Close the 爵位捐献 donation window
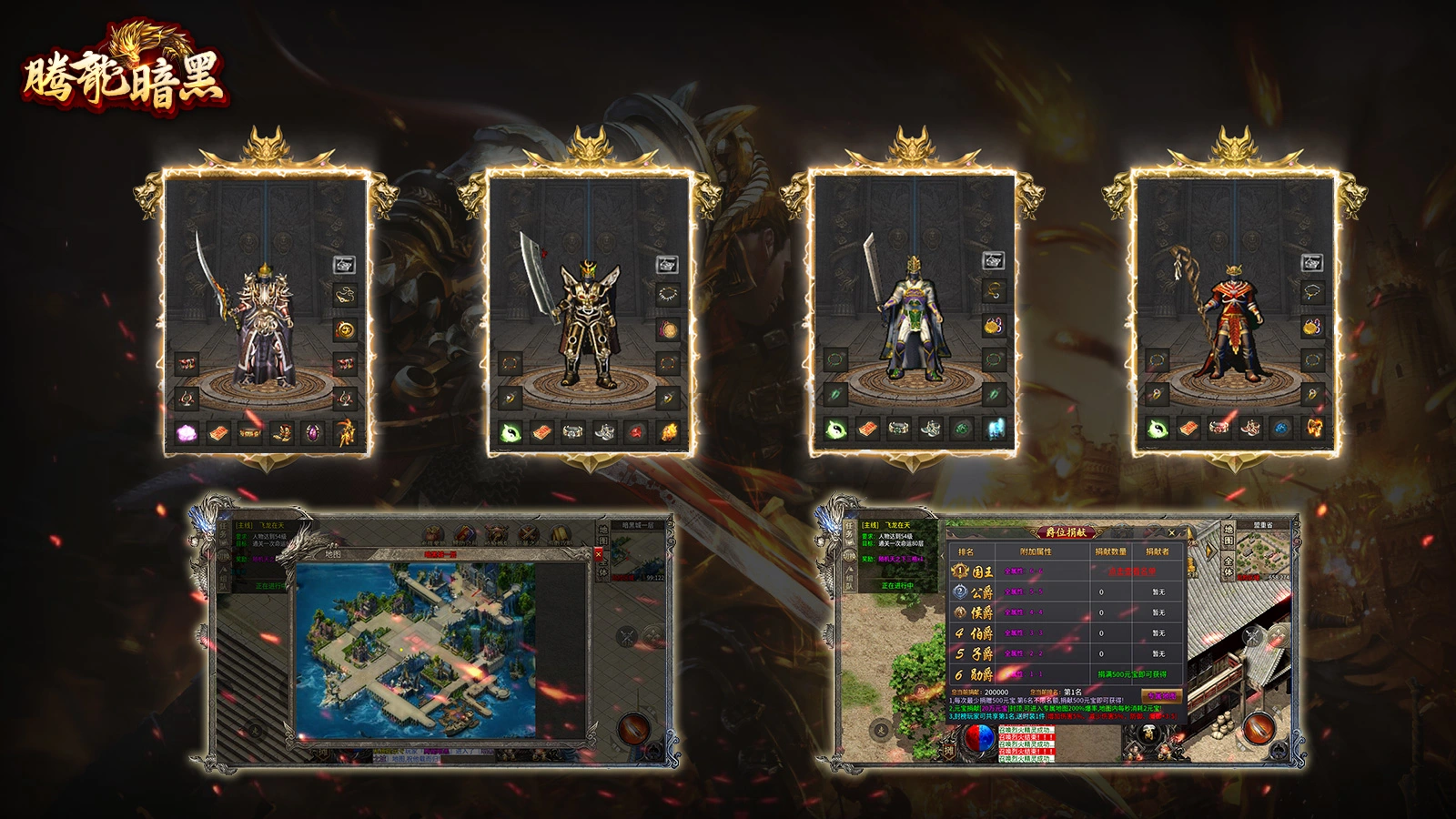Image resolution: width=1456 pixels, height=819 pixels. tap(1171, 532)
